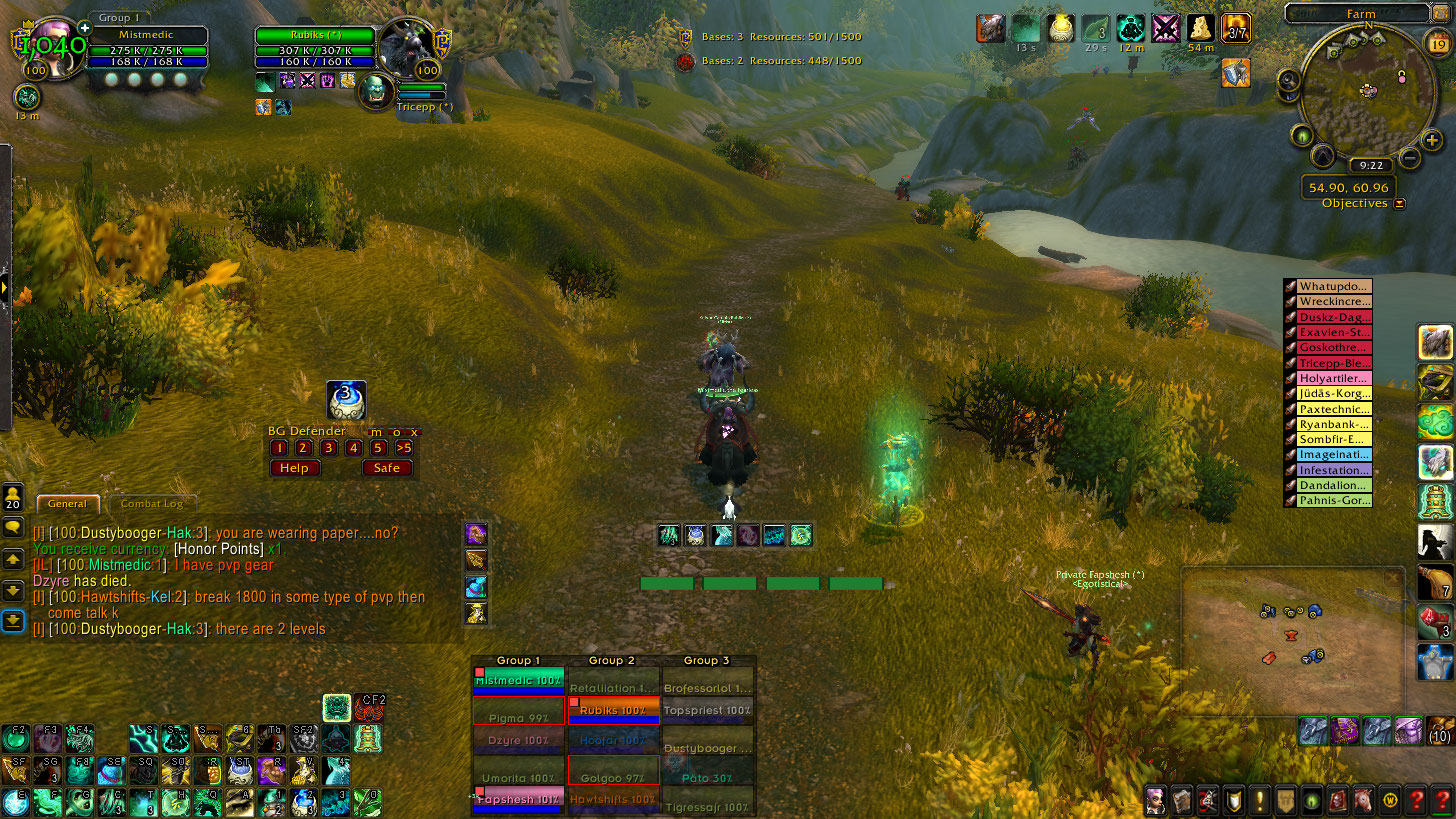Select enemy Holyartiler in the pink row

(x=1334, y=379)
